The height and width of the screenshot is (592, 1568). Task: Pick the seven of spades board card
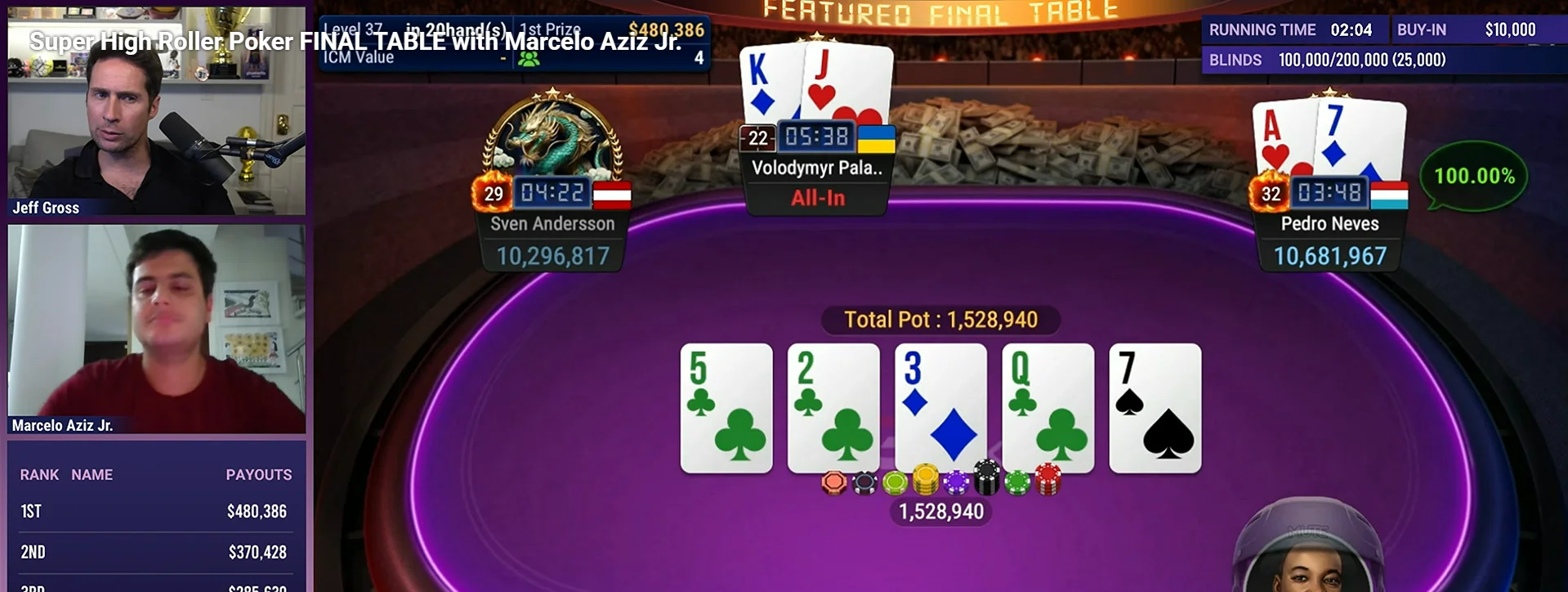(1155, 407)
